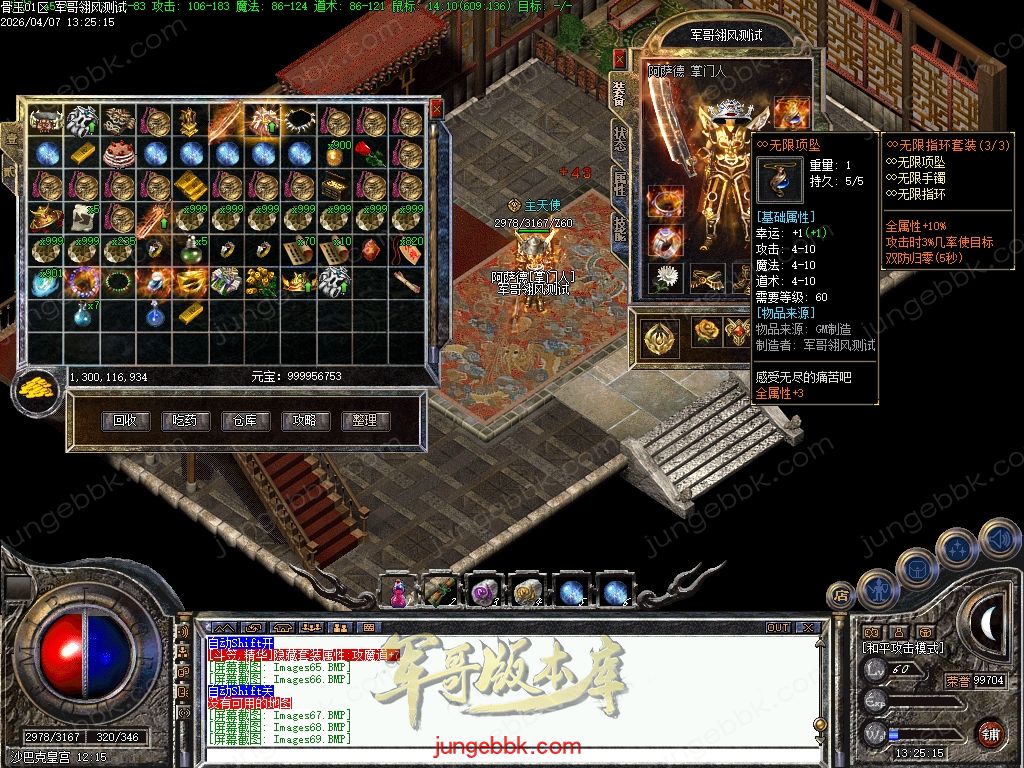The height and width of the screenshot is (768, 1024).
Task: Open the 仓库 warehouse
Action: coord(245,421)
